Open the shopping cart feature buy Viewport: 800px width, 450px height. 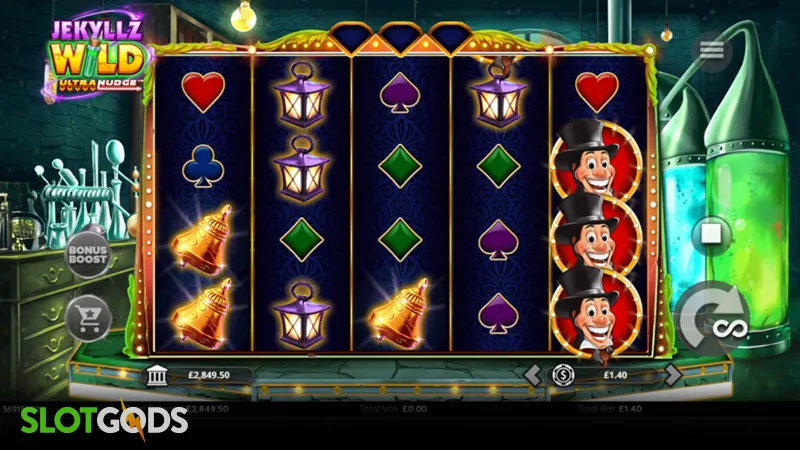(86, 317)
